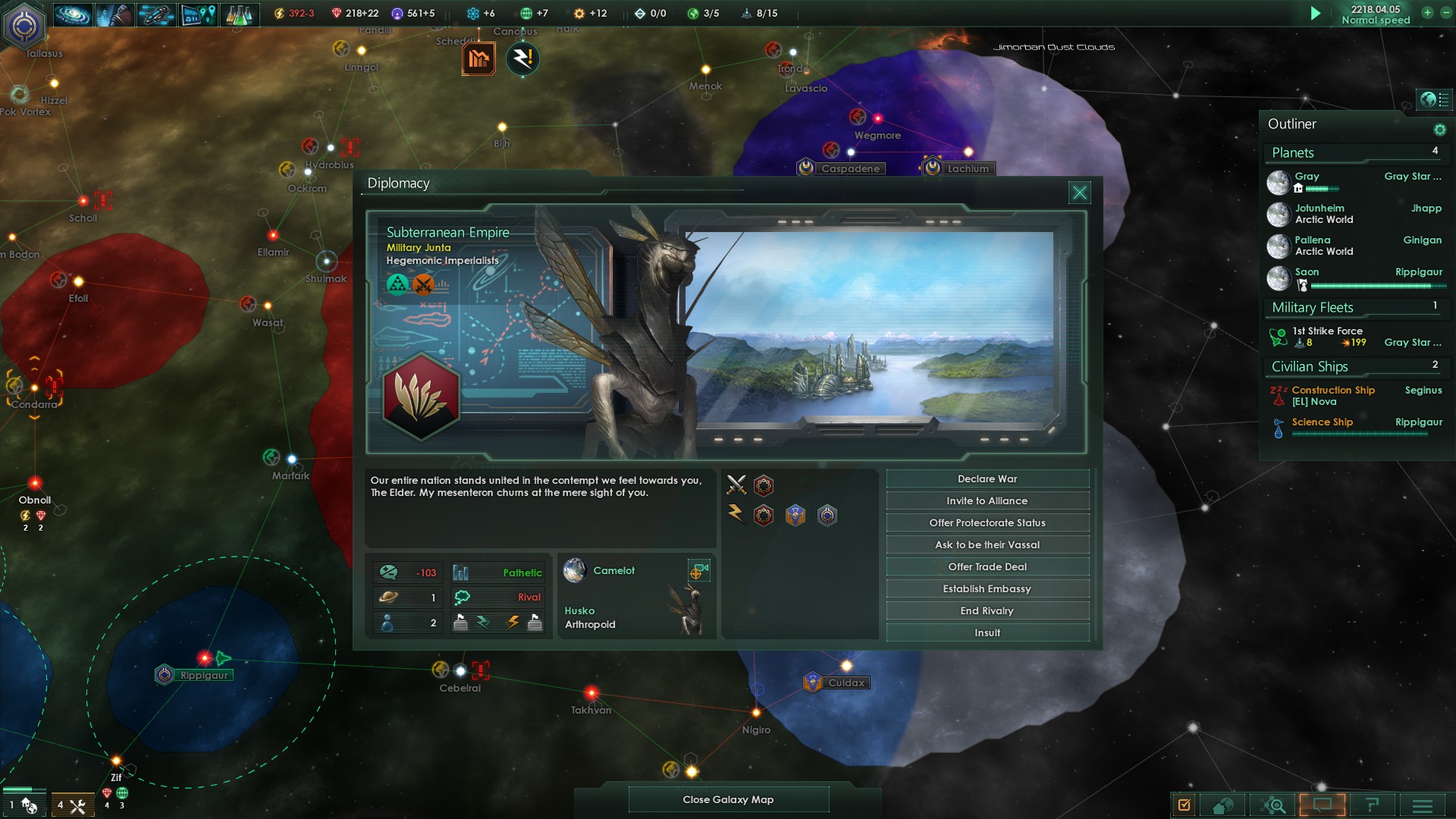Open the galaxy view icon in top toolbar
This screenshot has height=819, width=1456.
coord(72,13)
